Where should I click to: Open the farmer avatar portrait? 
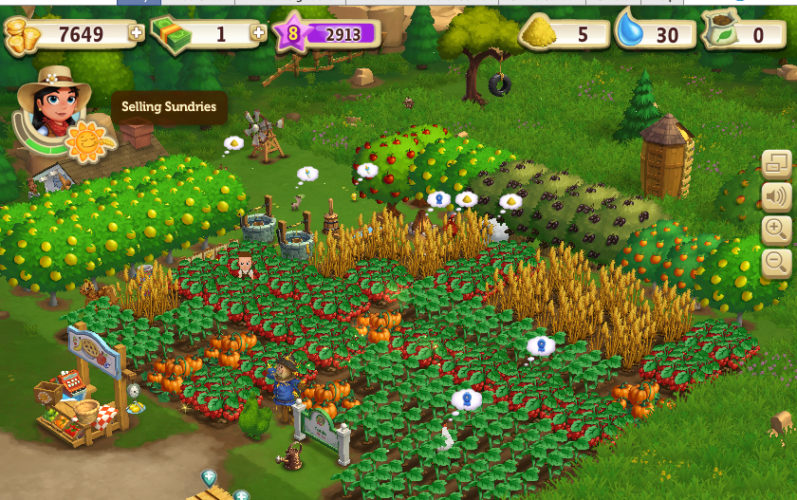pyautogui.click(x=47, y=106)
